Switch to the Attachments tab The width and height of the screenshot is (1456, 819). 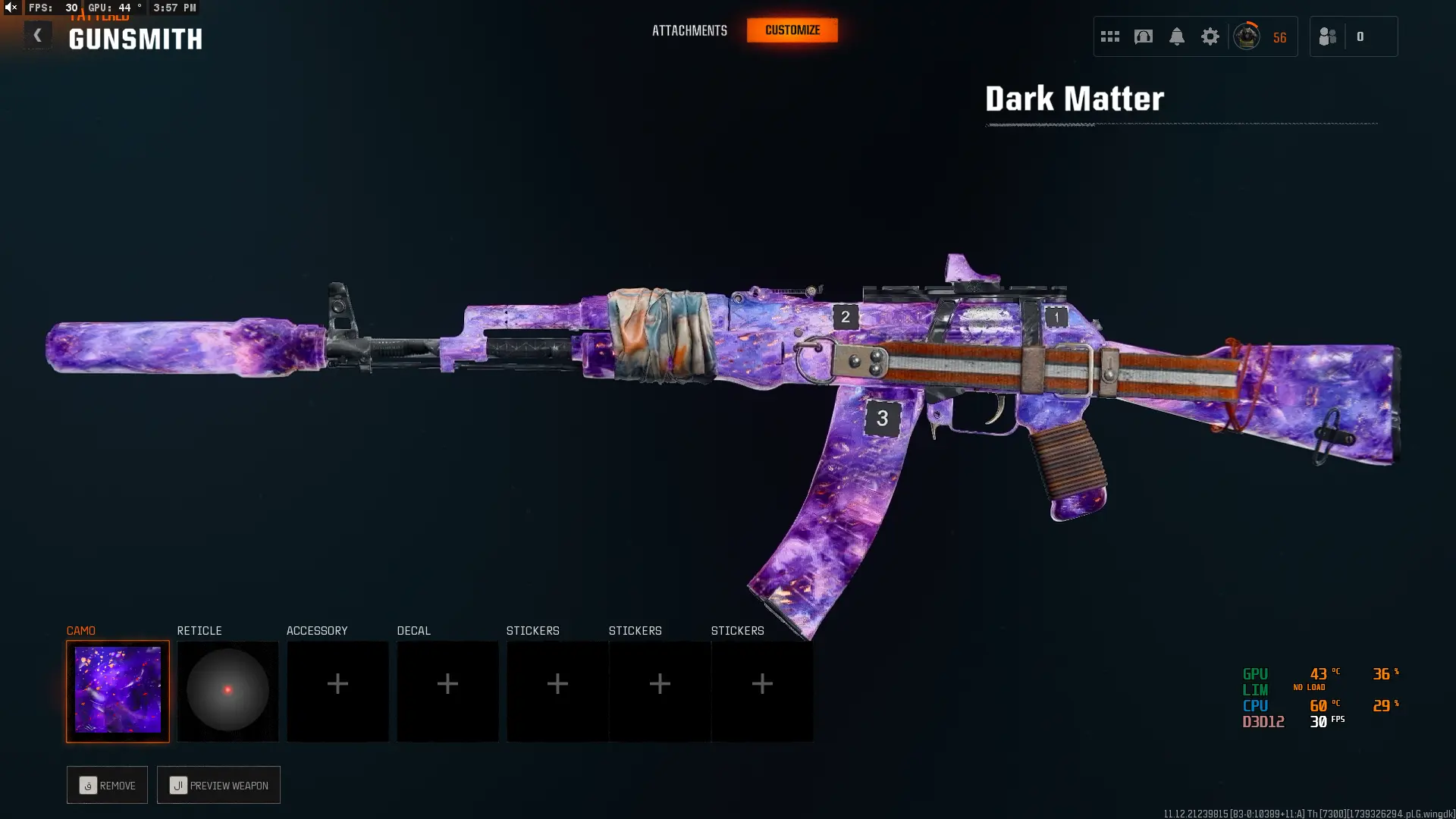(x=689, y=30)
